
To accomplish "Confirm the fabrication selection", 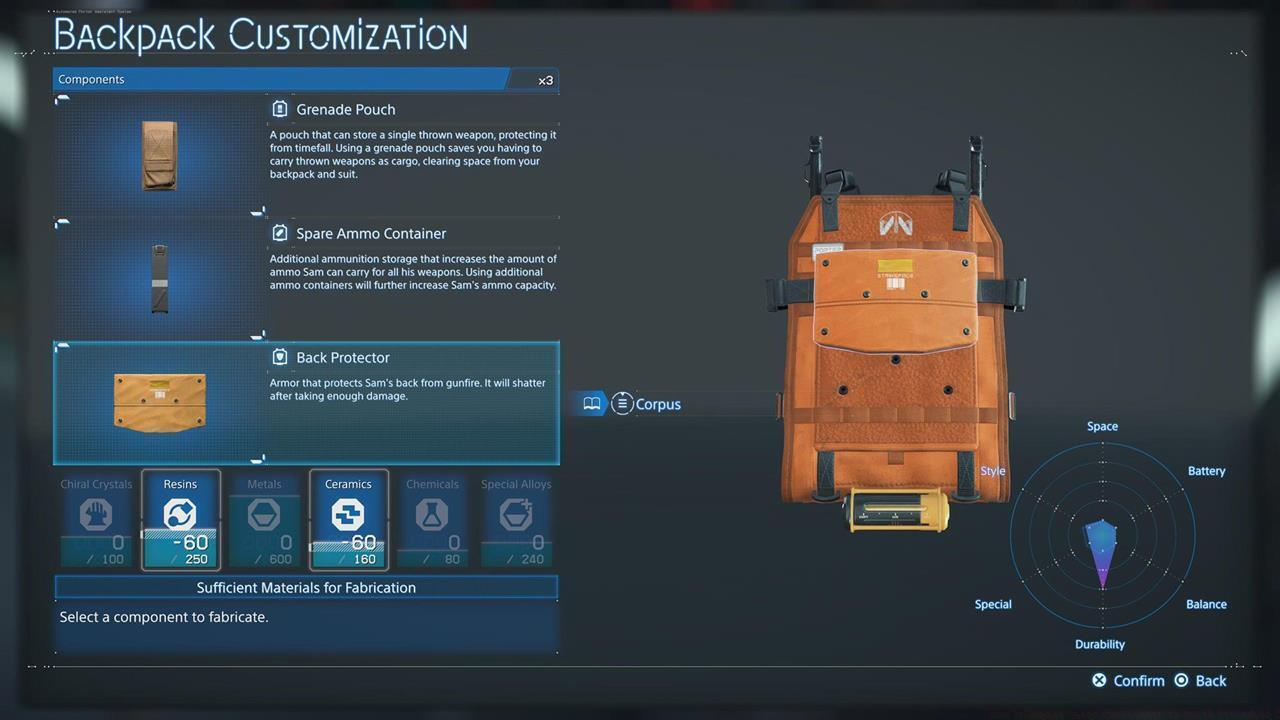I will tap(1128, 680).
